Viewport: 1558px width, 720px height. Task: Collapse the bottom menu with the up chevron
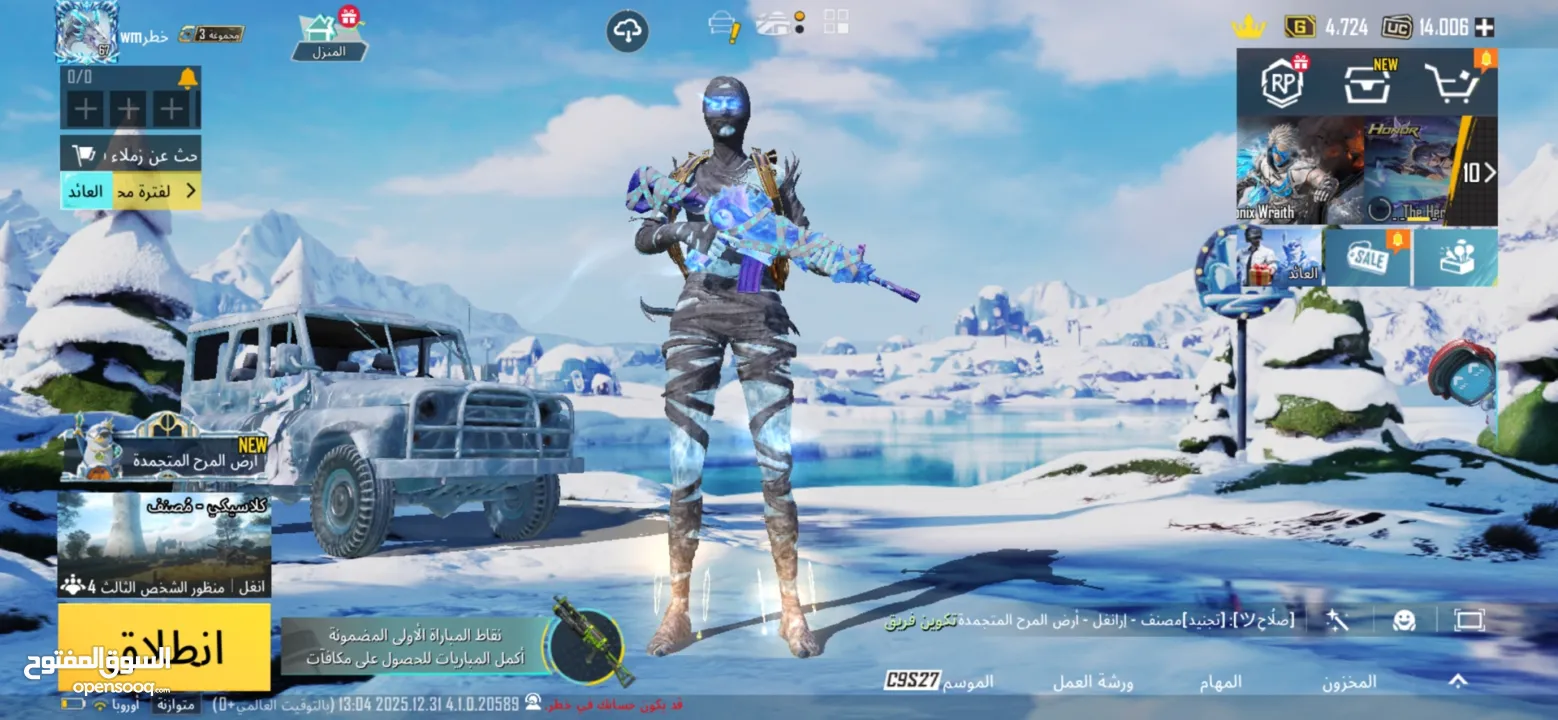coord(1457,682)
